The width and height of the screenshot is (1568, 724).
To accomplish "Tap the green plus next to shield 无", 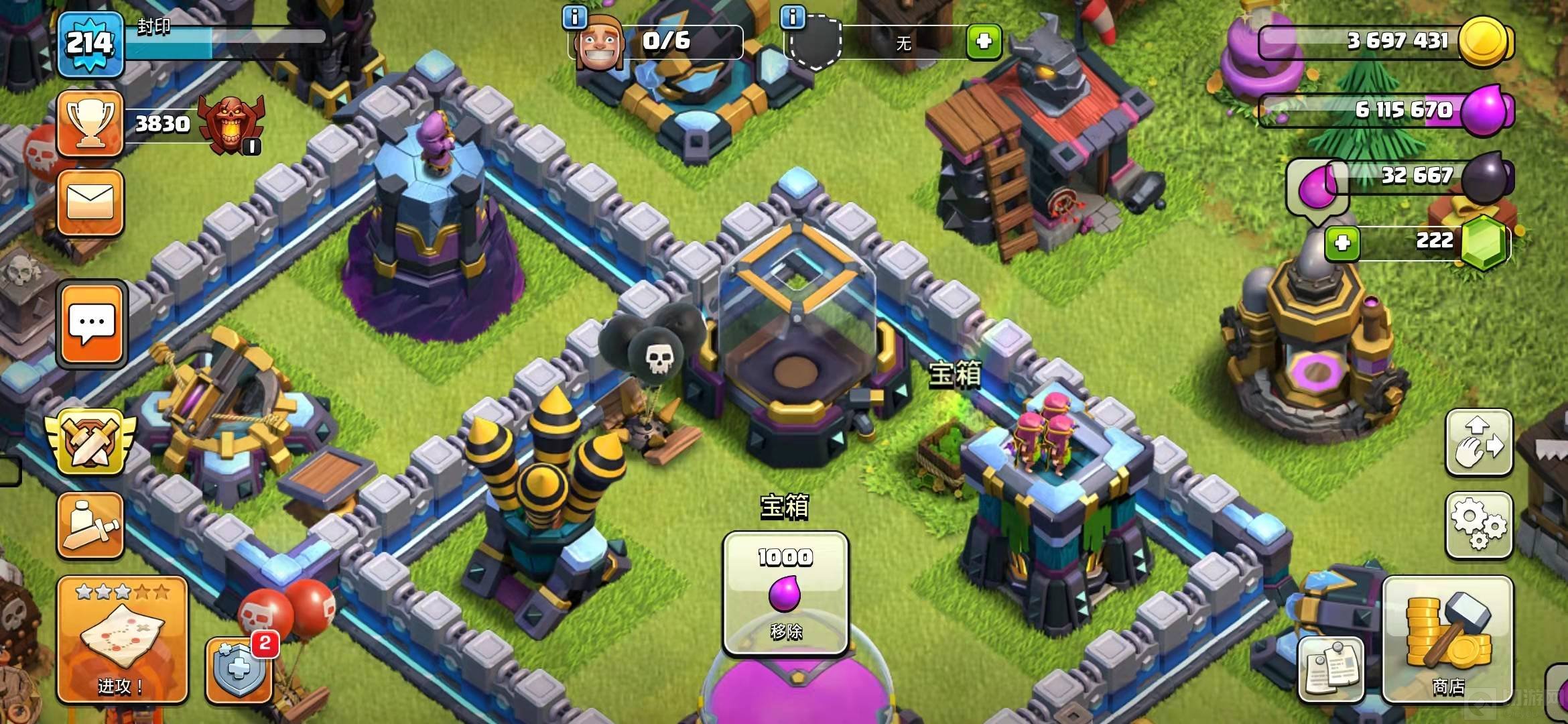I will 984,42.
